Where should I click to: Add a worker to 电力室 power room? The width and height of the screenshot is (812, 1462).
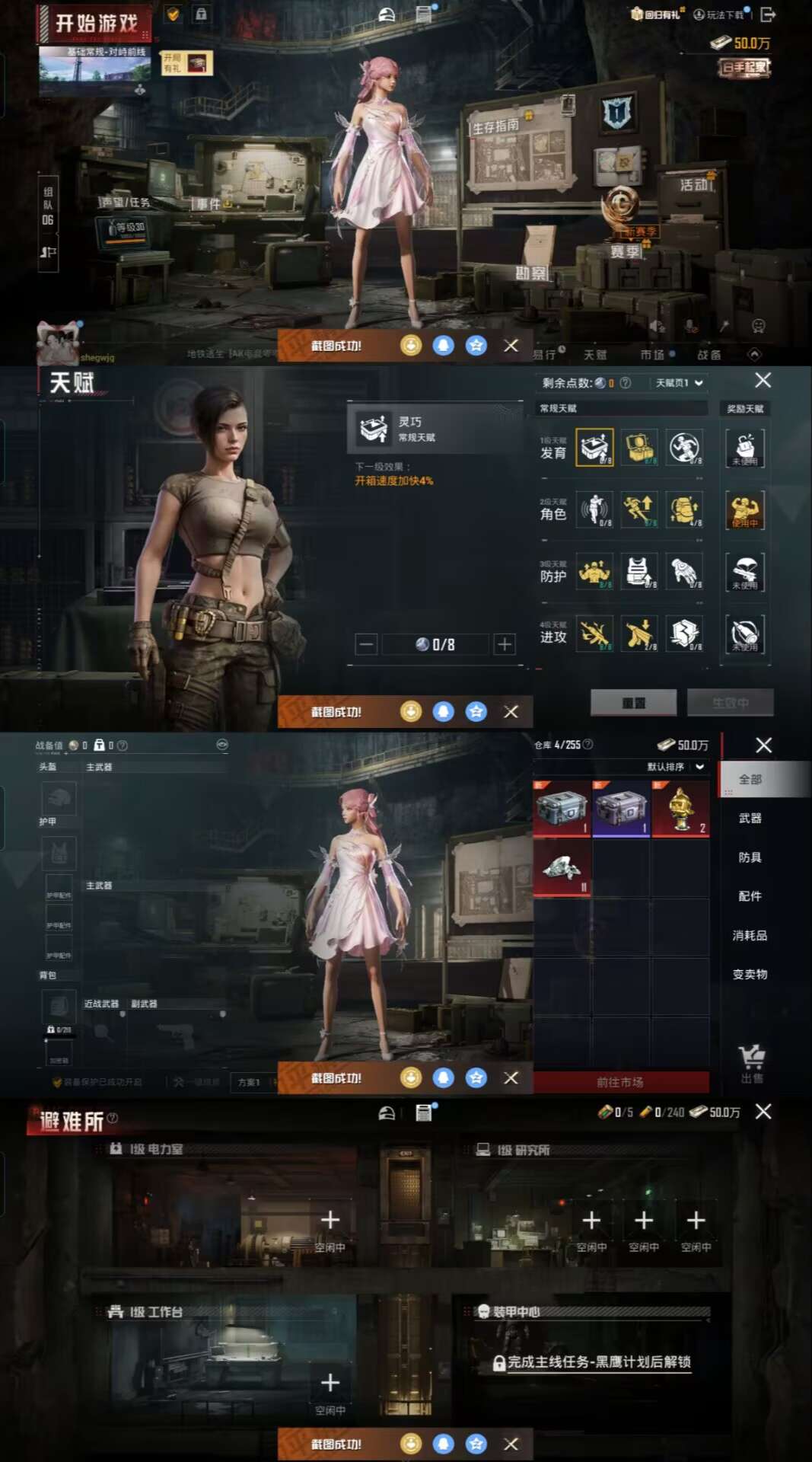pos(330,1221)
